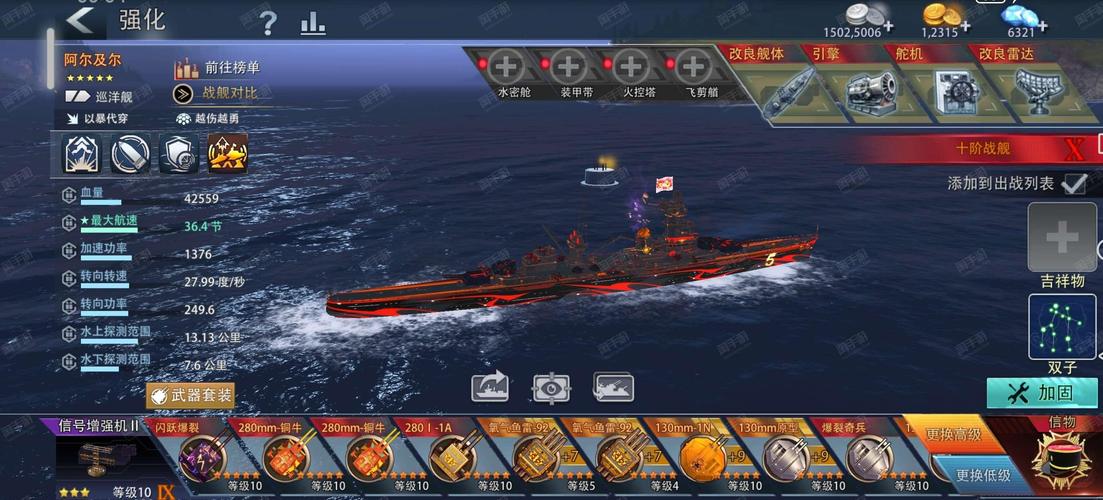This screenshot has height=500, width=1103.
Task: Add a 吉祥物 mascot in plus slot
Action: (1061, 238)
